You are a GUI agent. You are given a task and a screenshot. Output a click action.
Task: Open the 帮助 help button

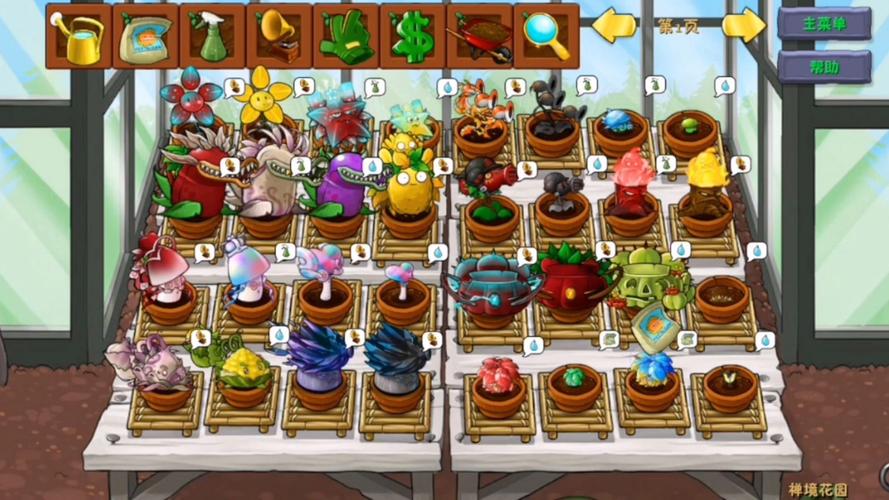[824, 67]
